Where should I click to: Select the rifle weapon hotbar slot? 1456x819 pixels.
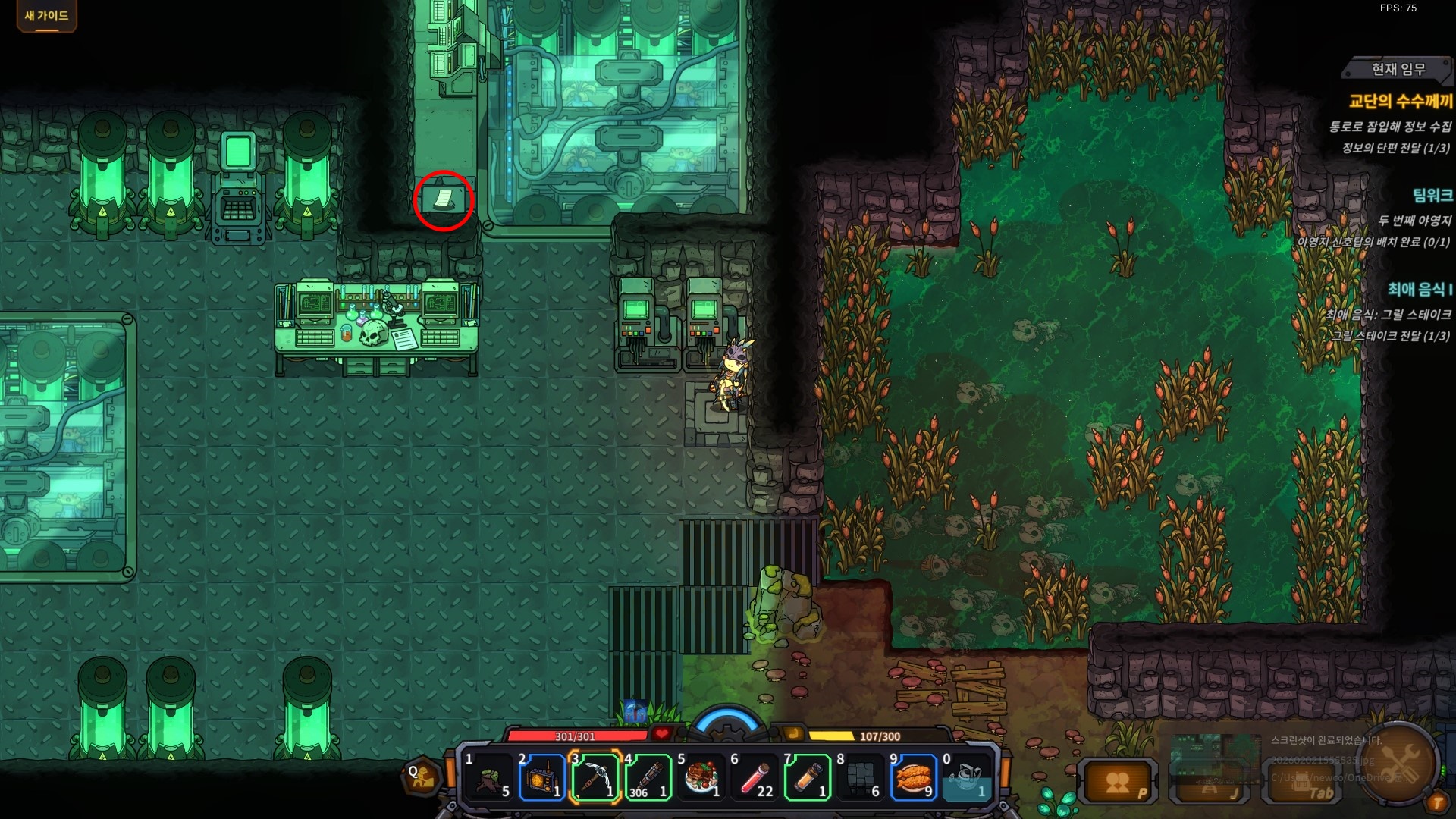click(x=648, y=777)
